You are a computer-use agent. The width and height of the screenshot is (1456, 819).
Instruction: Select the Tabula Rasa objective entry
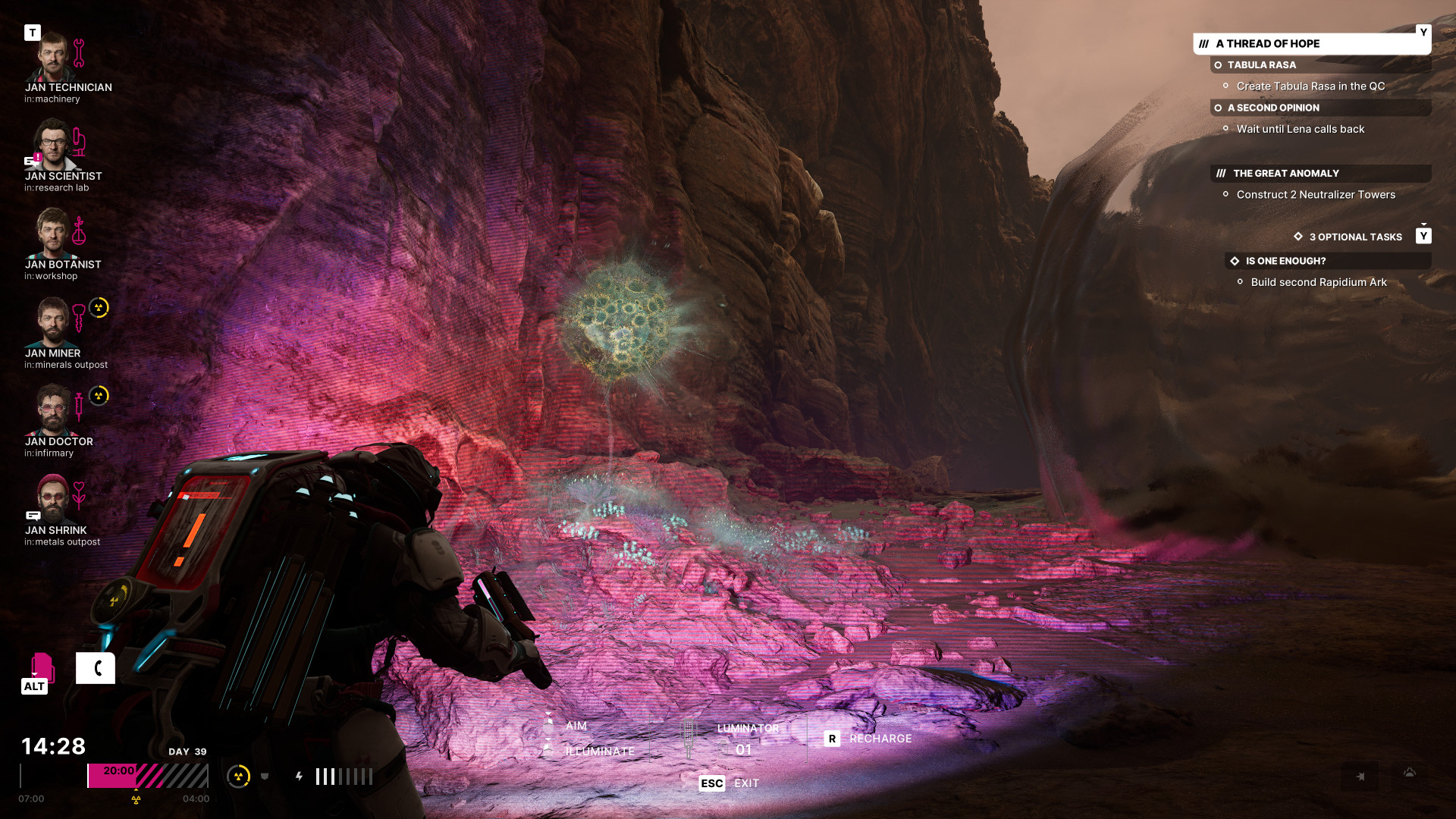[x=1261, y=65]
